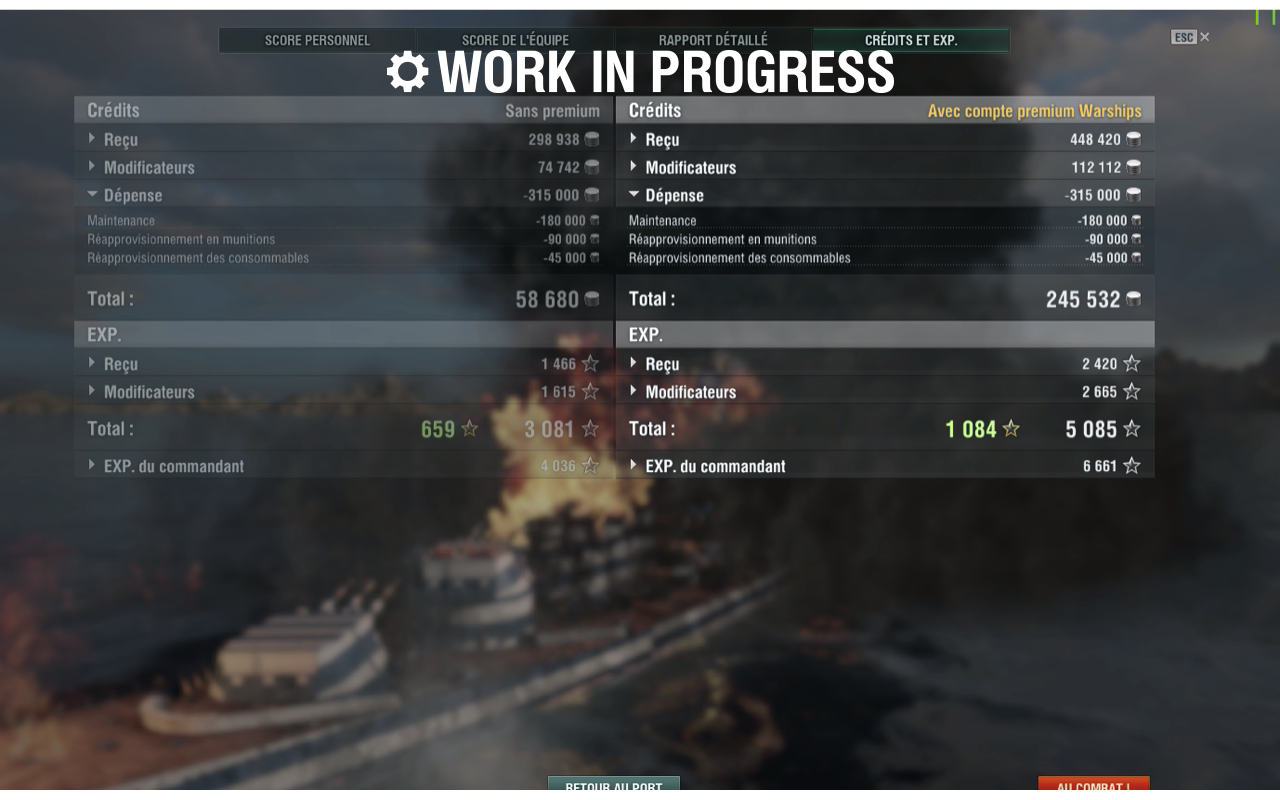1280x800 pixels.
Task: Show the Rapport Détaillé tab
Action: coord(713,41)
